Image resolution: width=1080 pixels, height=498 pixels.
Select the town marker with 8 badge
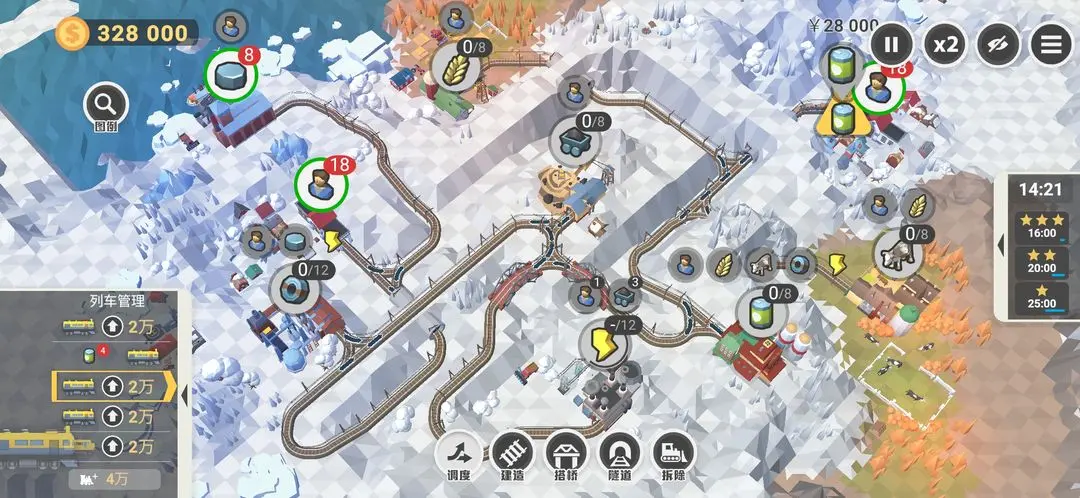click(231, 75)
